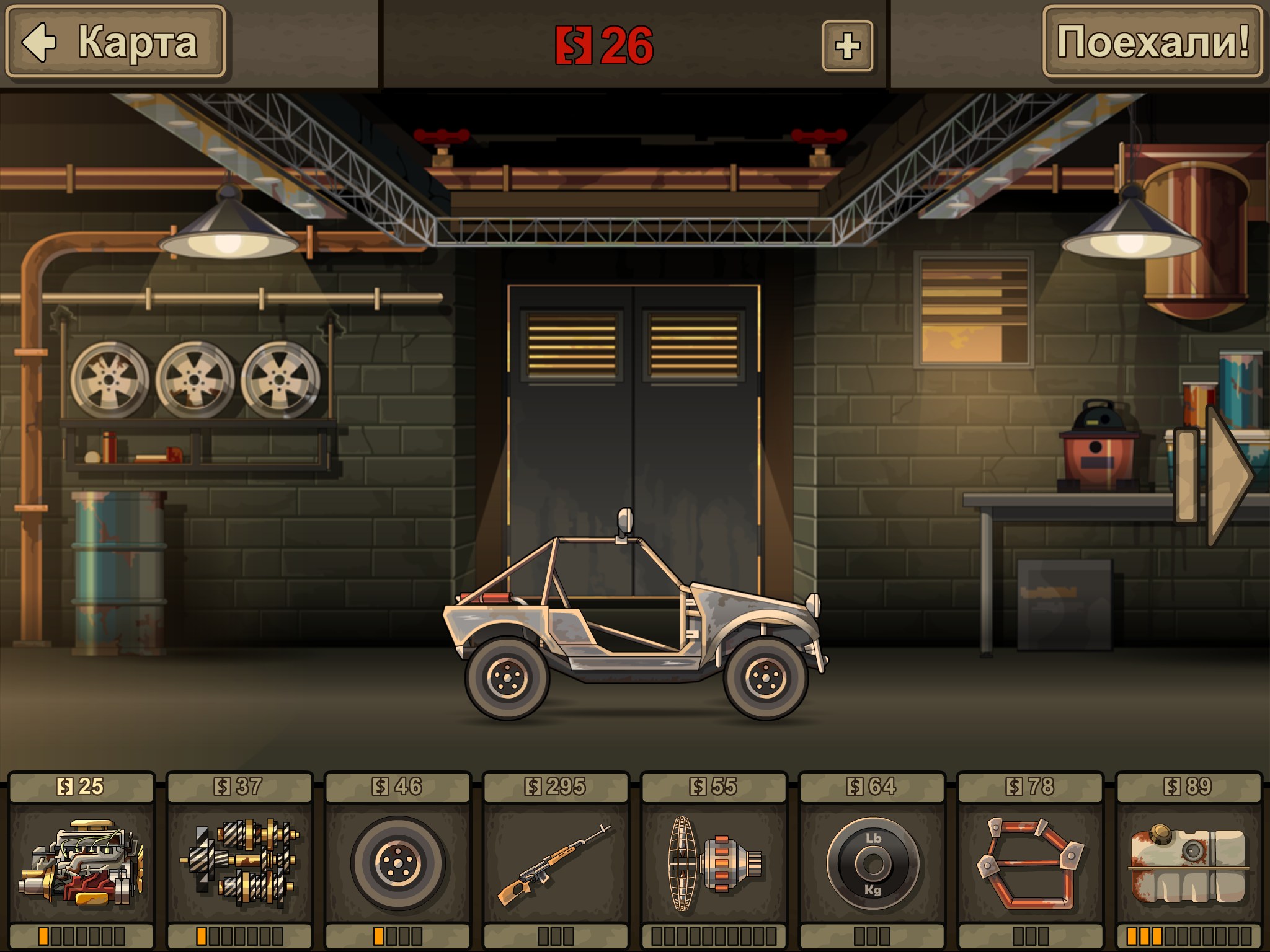This screenshot has height=952, width=1270.
Task: Upgrade the fuel tank for 89
Action: 1188,863
